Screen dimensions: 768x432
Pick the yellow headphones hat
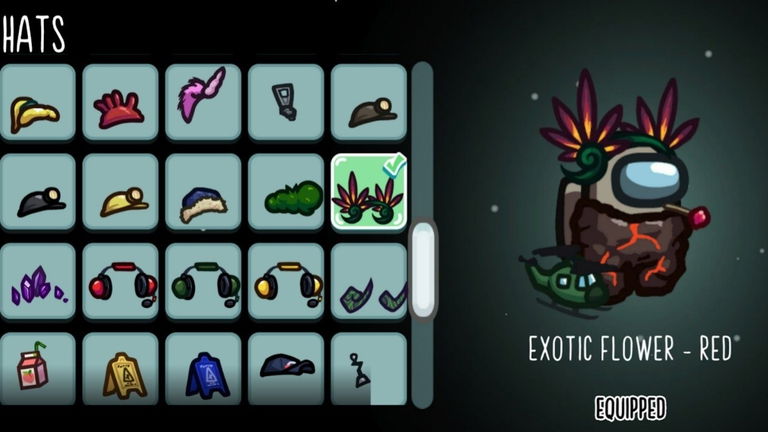point(286,282)
